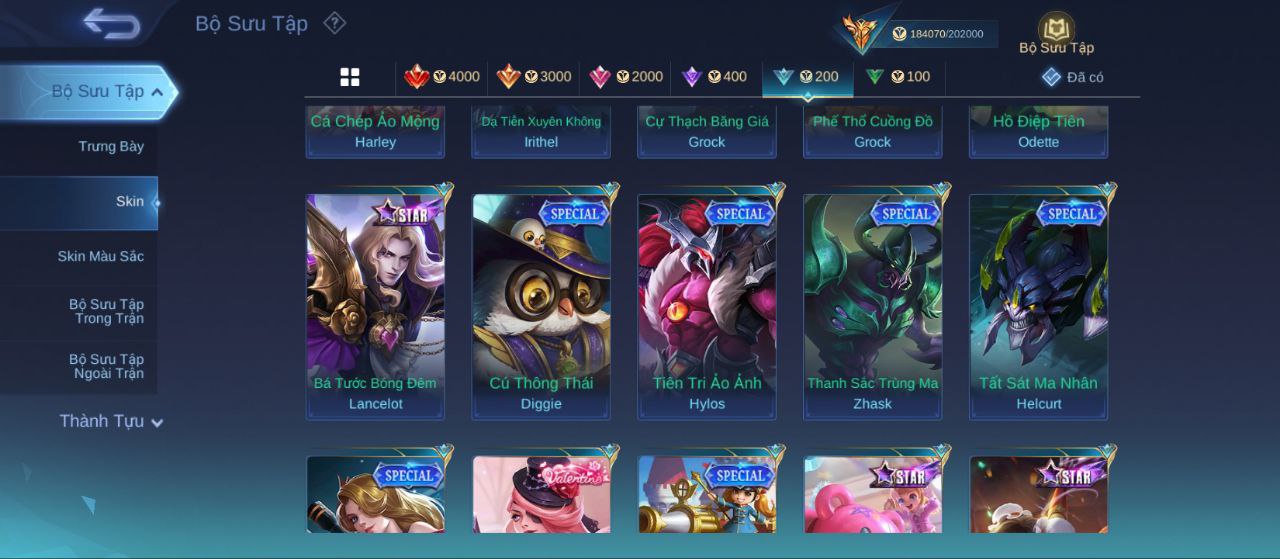
Task: Expand the Thành Tựu section
Action: click(110, 422)
